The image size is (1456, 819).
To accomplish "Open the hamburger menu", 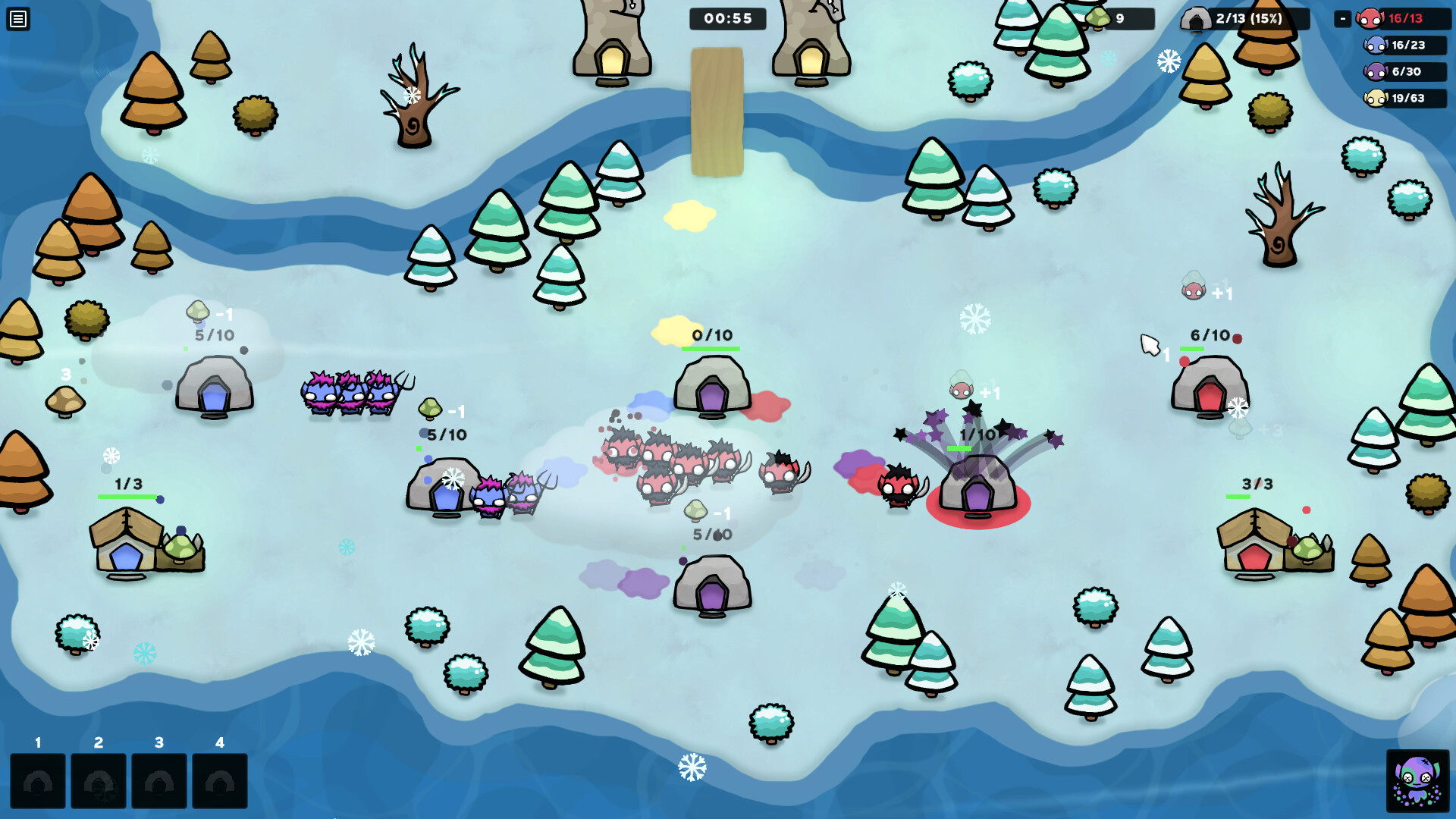I will coord(18,19).
